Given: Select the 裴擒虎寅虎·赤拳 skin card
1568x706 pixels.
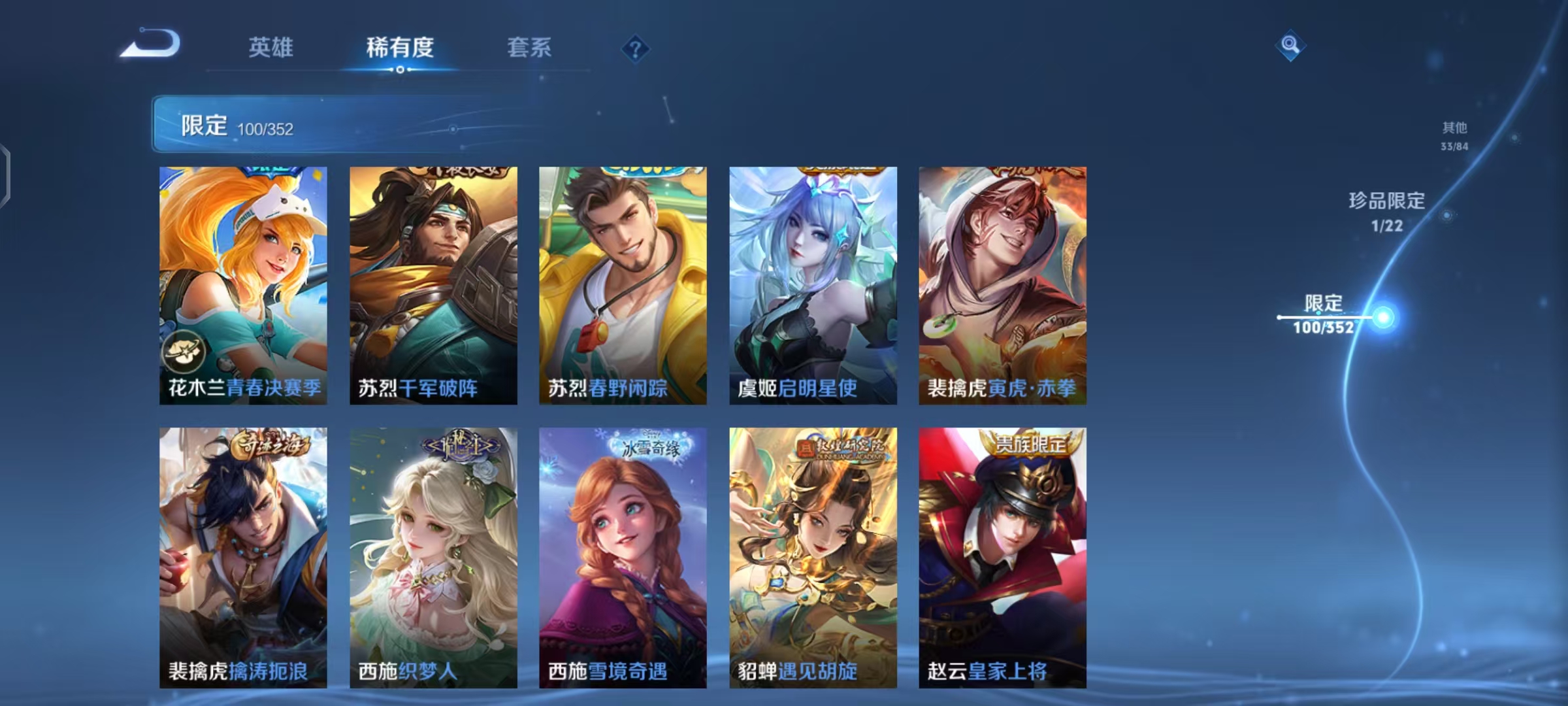Looking at the screenshot, I should point(1002,281).
